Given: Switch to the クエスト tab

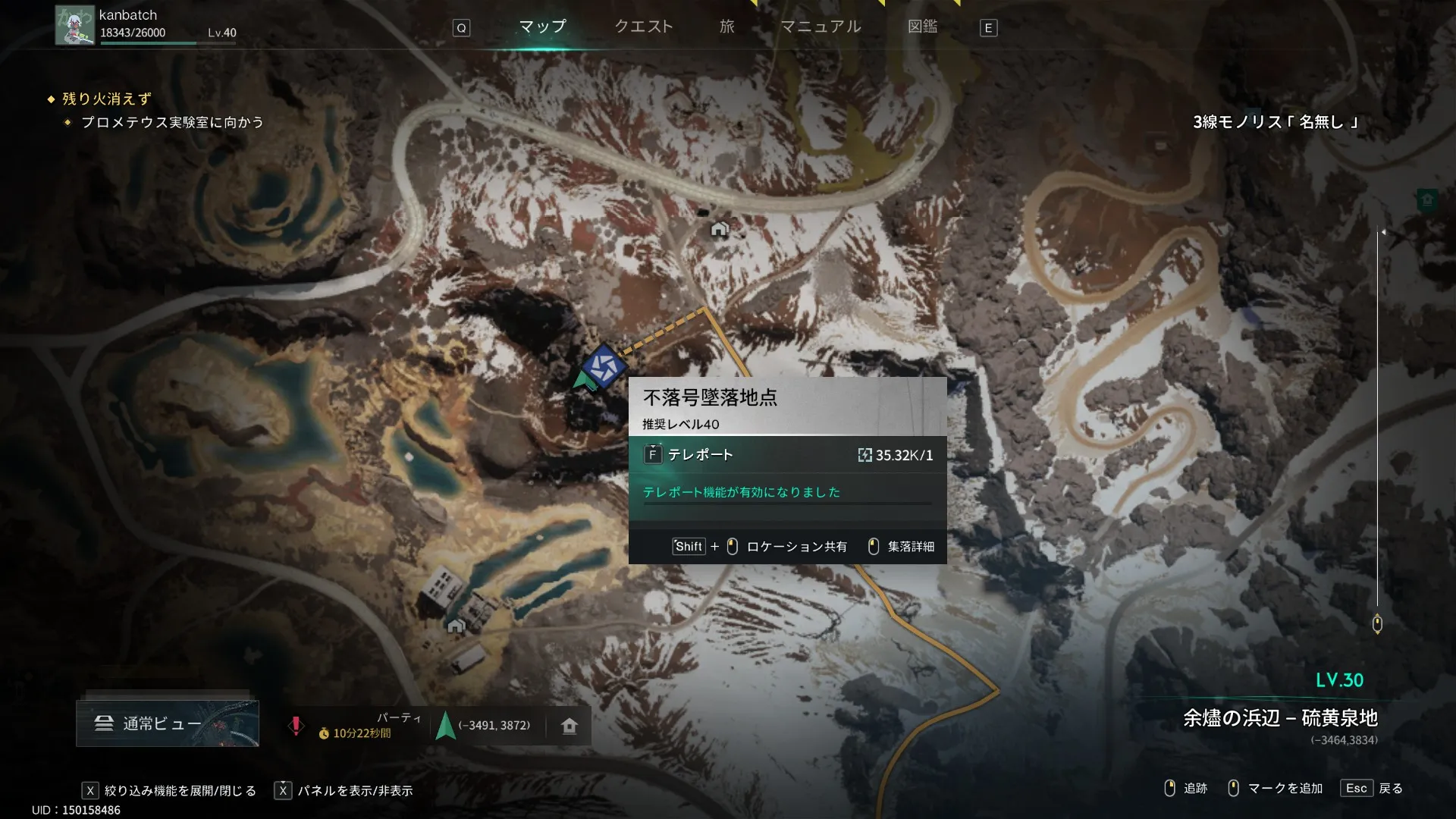Looking at the screenshot, I should (643, 27).
